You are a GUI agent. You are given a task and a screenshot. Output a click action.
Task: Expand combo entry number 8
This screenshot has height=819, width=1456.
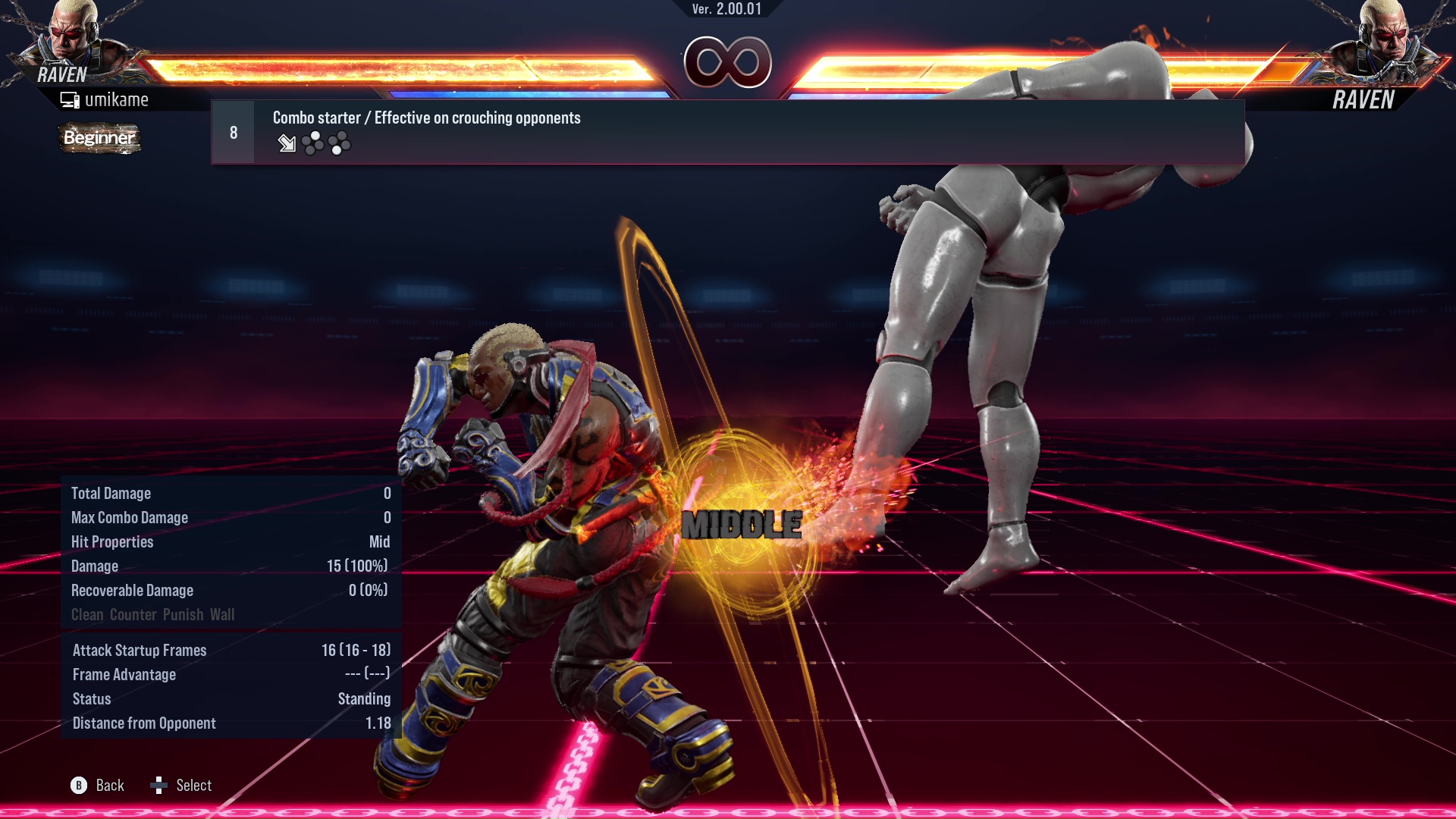point(233,131)
